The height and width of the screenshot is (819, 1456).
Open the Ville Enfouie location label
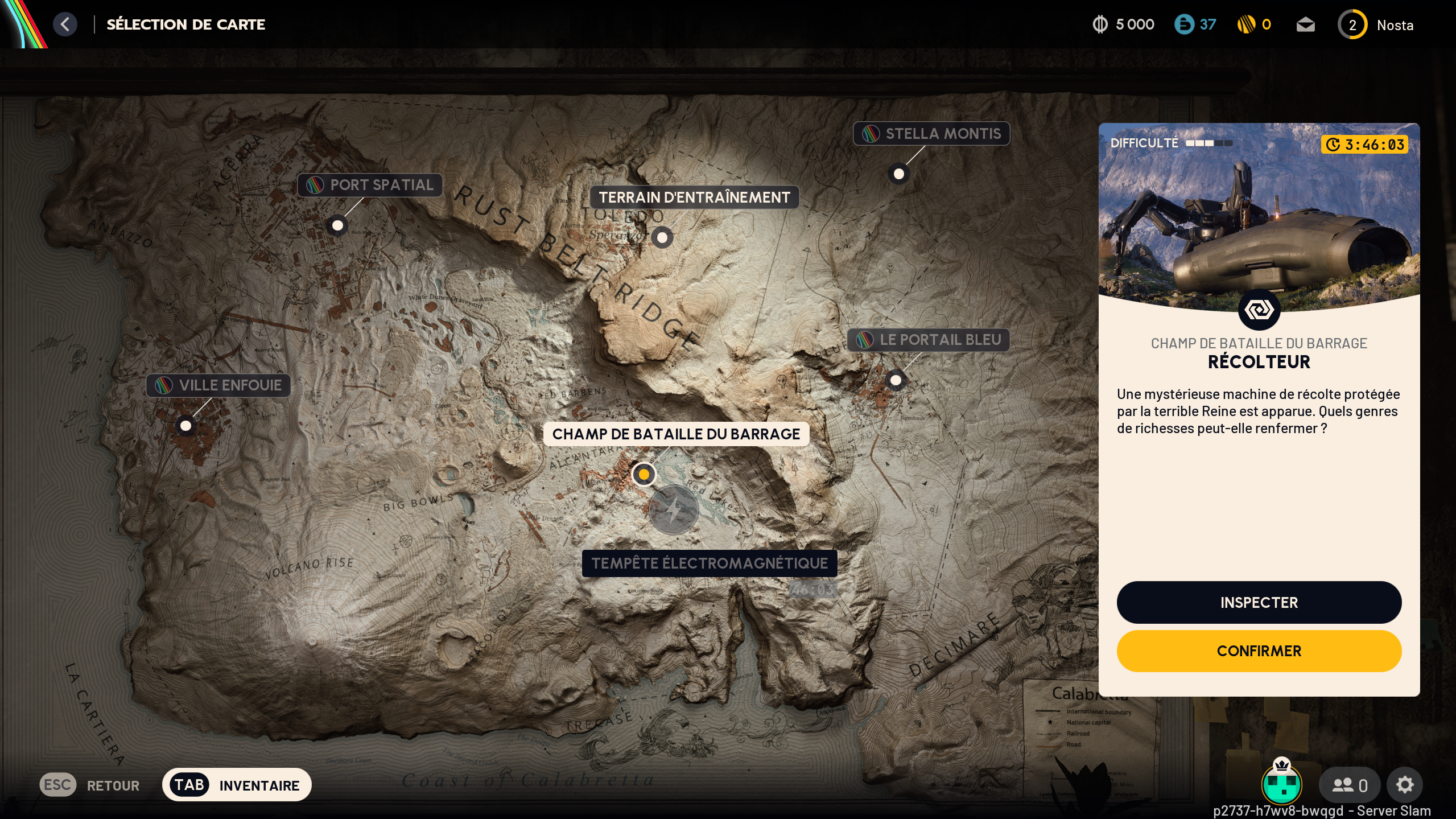coord(217,385)
